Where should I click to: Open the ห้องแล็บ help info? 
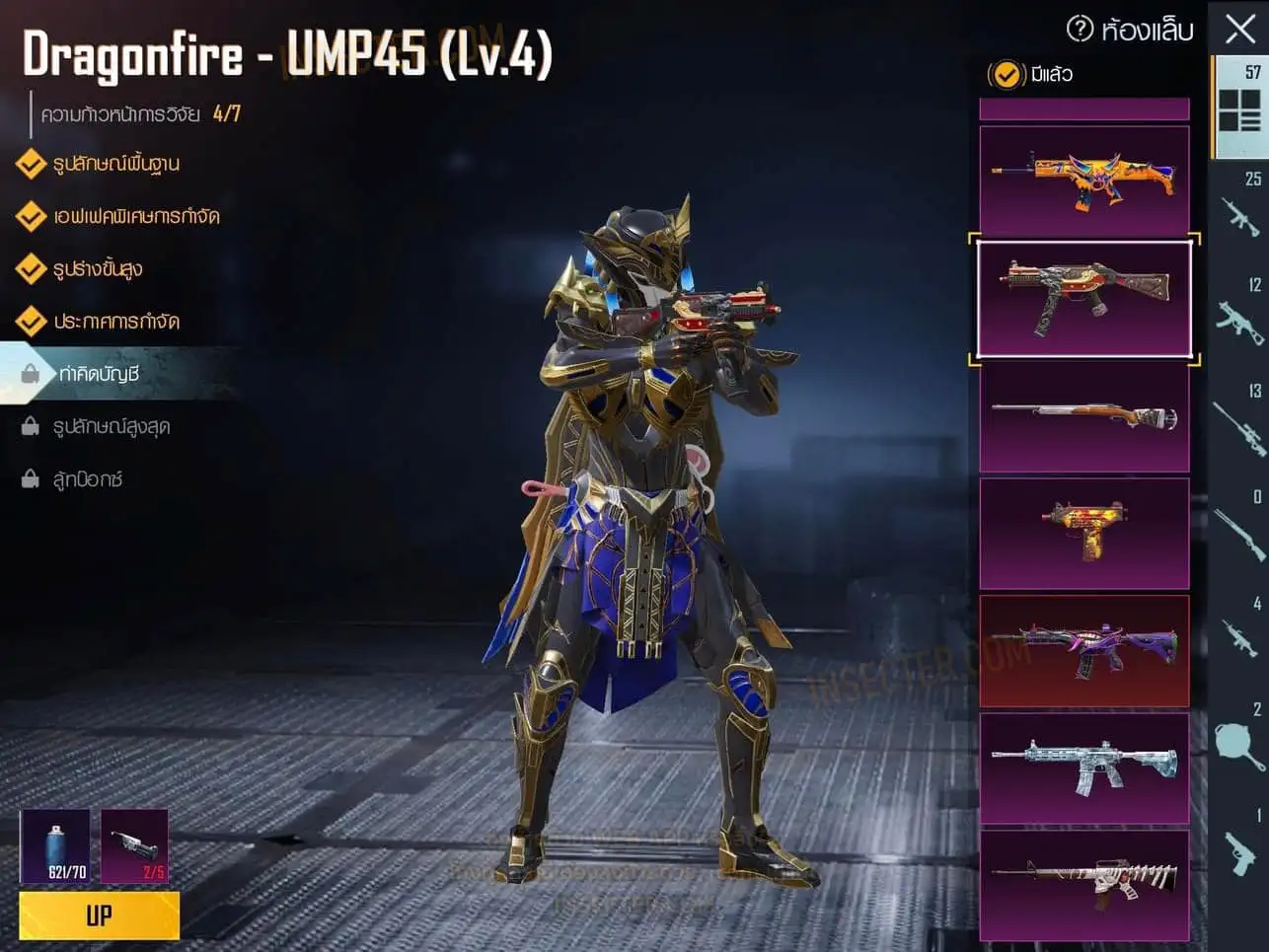point(1081,30)
